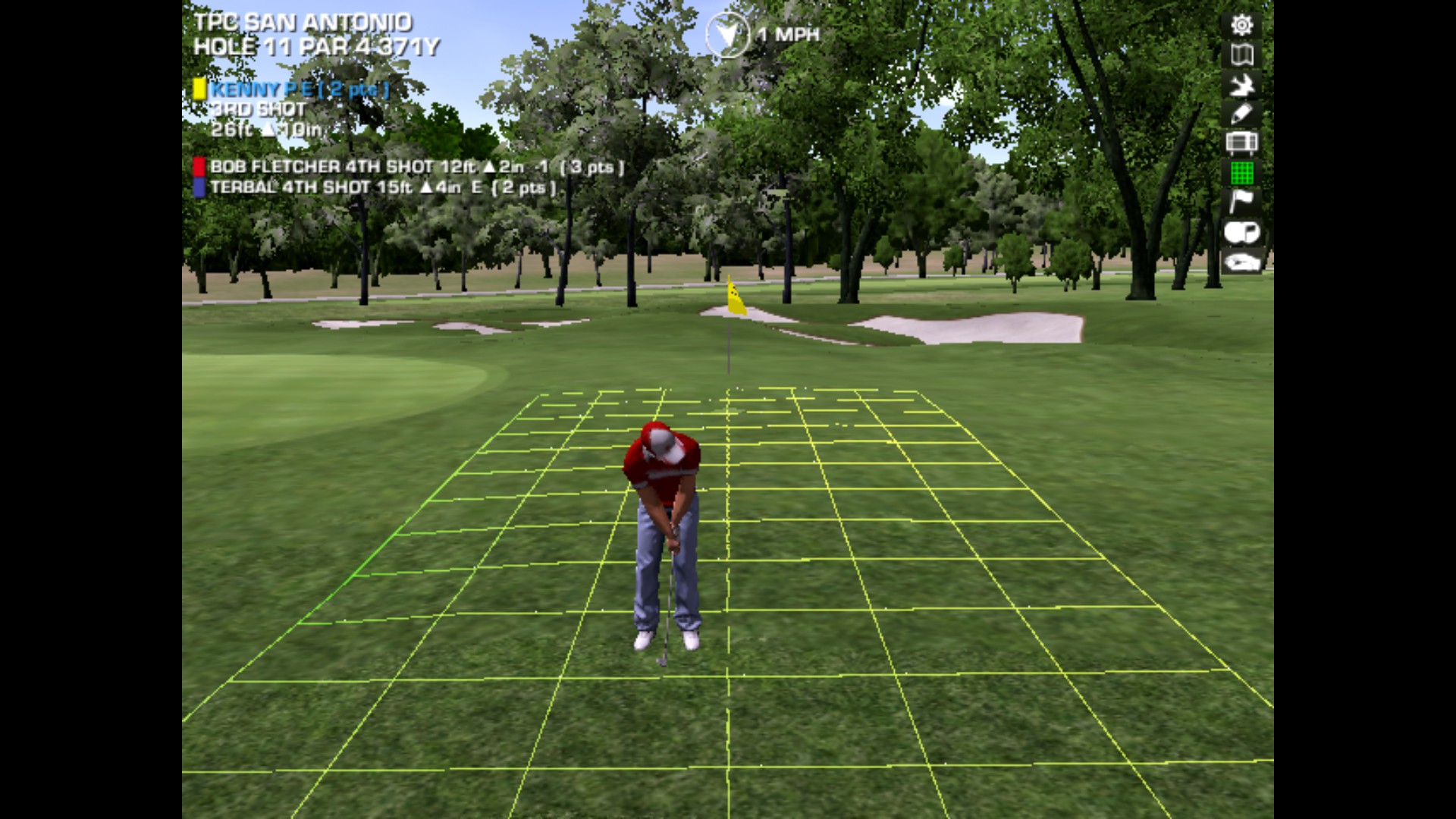Toggle the green putting grid icon
The image size is (1456, 819).
point(1241,173)
